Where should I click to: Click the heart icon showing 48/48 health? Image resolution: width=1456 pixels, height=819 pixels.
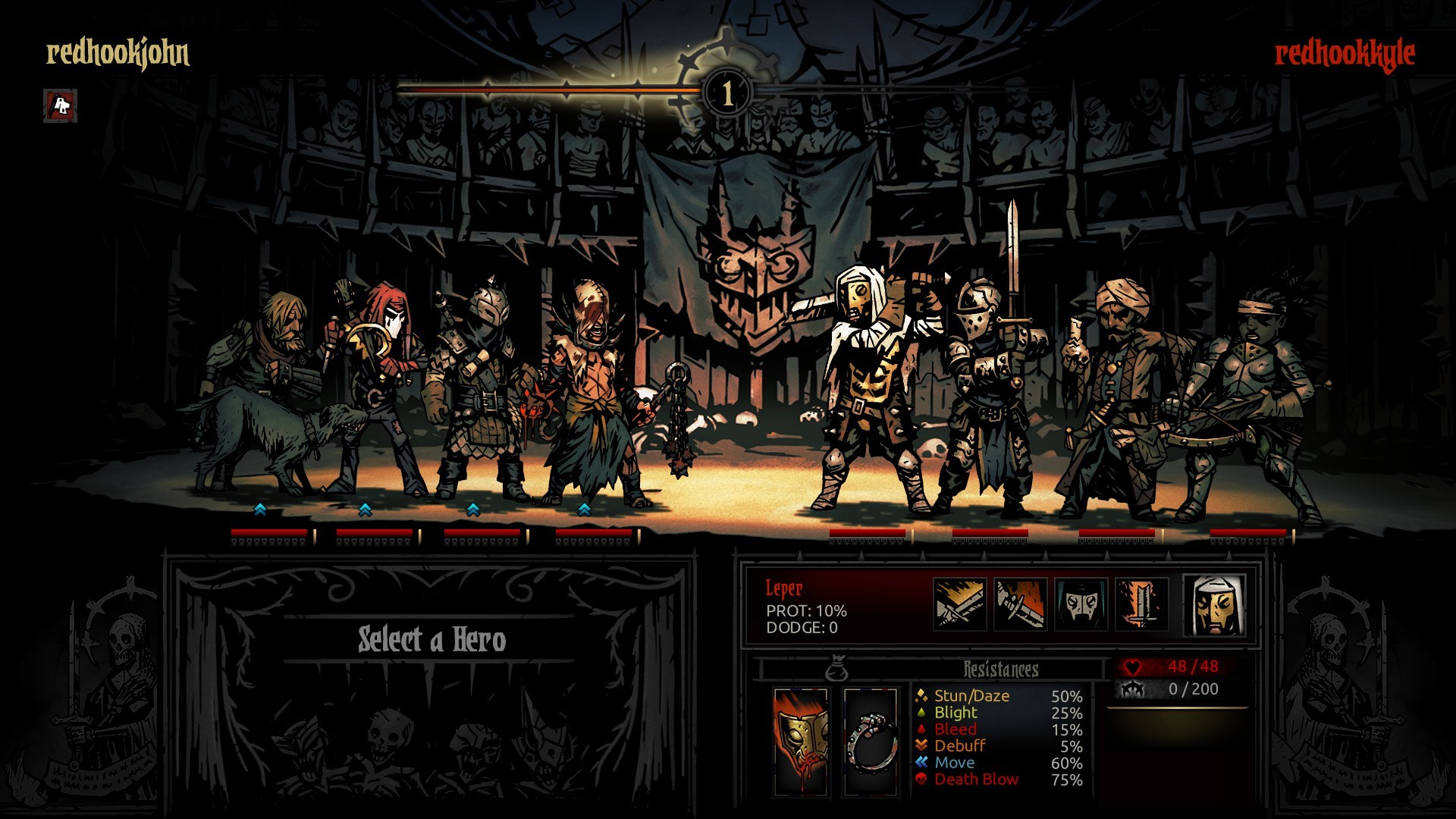(x=1133, y=667)
